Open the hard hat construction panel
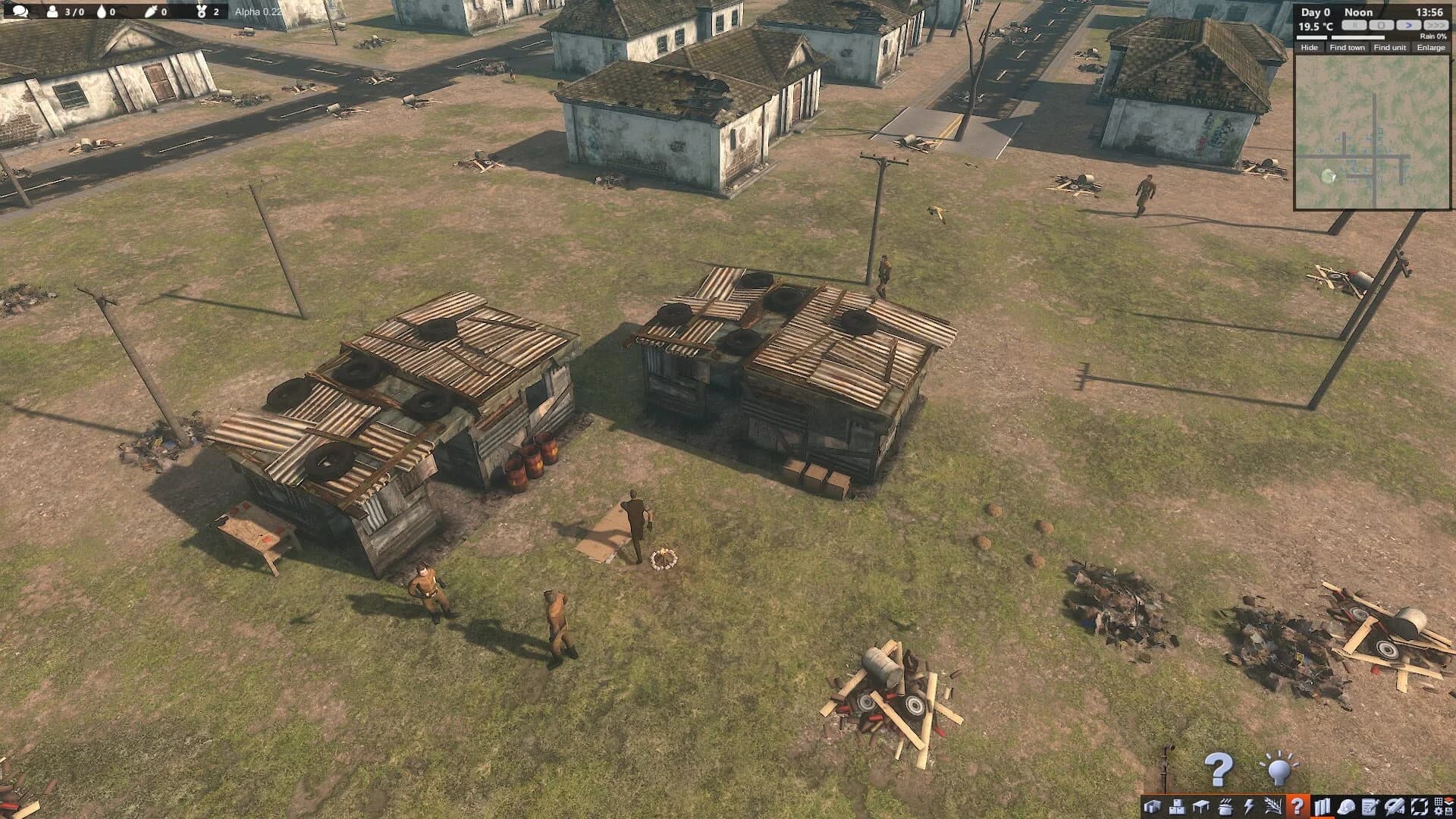 tap(1347, 805)
